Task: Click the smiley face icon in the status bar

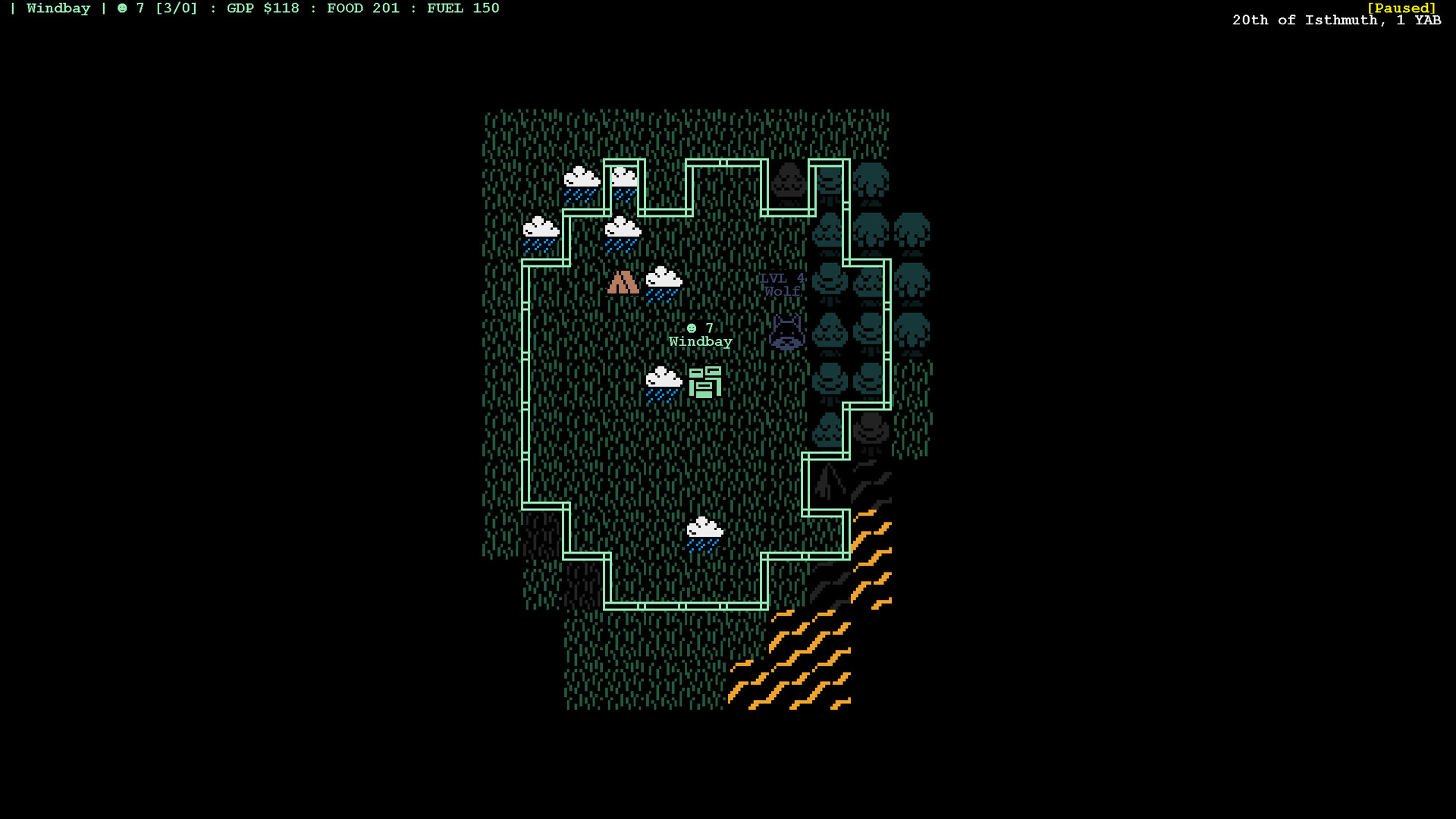Action: (121, 8)
